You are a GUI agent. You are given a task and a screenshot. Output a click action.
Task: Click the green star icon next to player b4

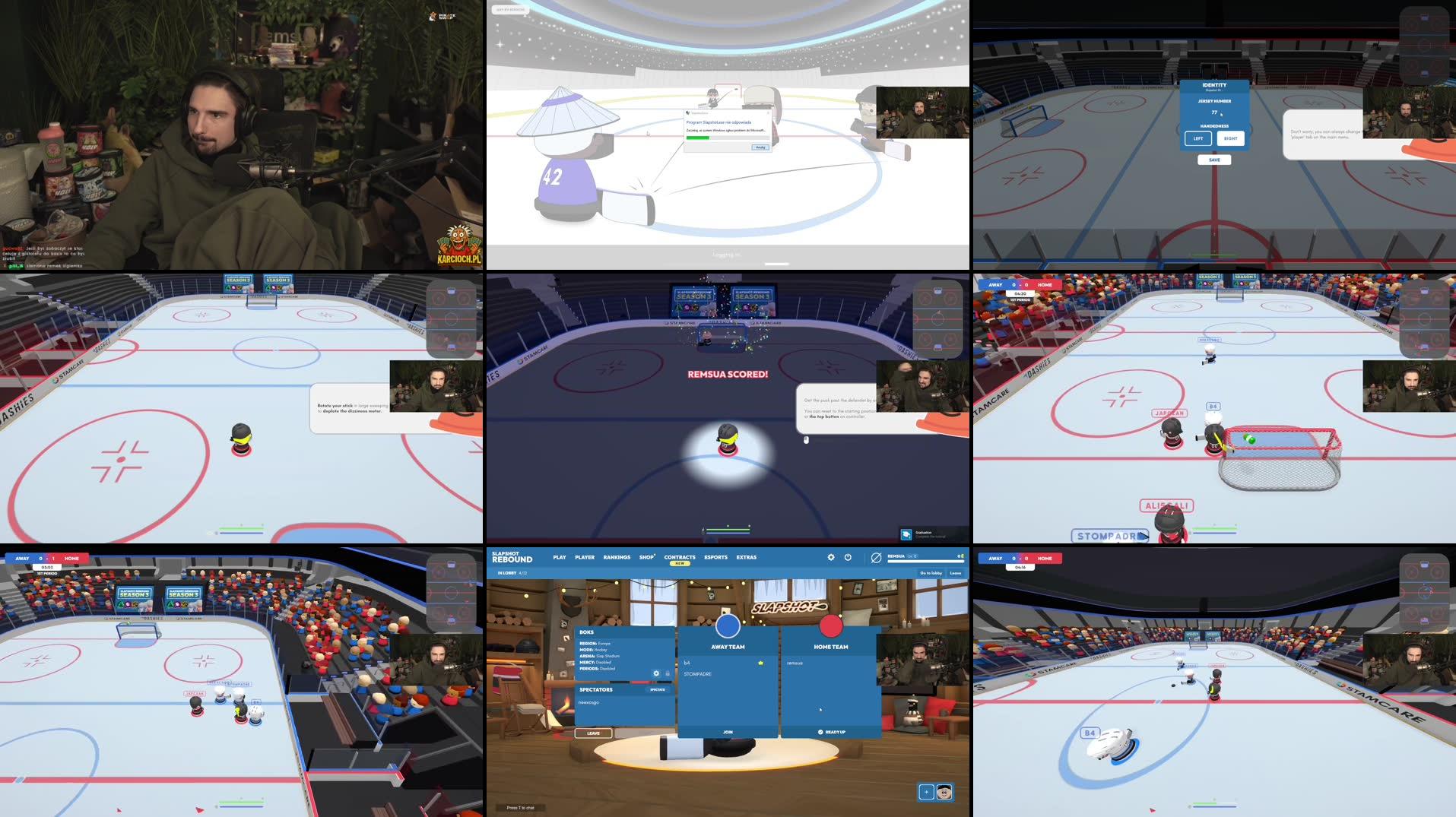760,663
